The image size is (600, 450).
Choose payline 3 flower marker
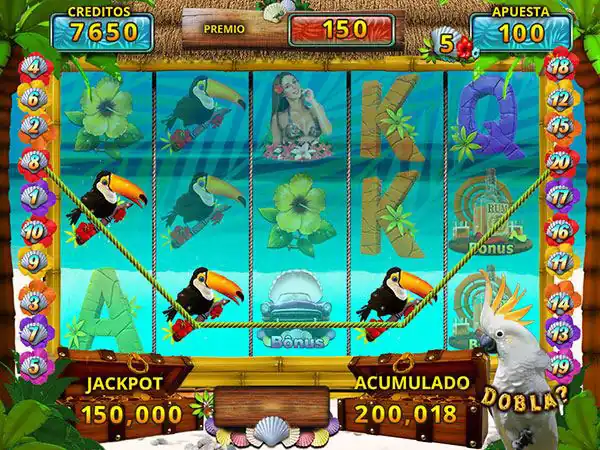coord(34,300)
